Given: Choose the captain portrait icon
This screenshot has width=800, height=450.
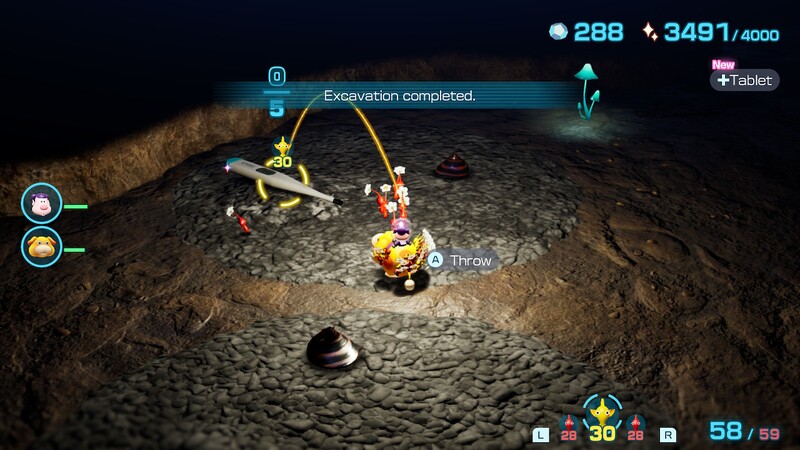Looking at the screenshot, I should click(x=41, y=204).
